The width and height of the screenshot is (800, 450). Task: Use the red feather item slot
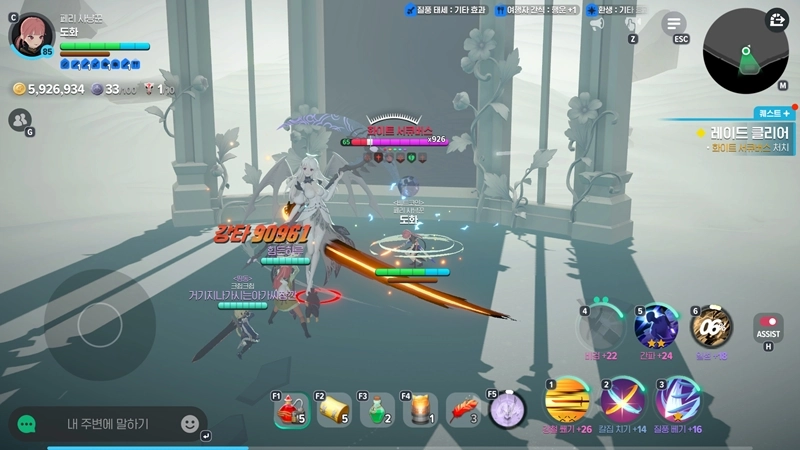(x=464, y=410)
